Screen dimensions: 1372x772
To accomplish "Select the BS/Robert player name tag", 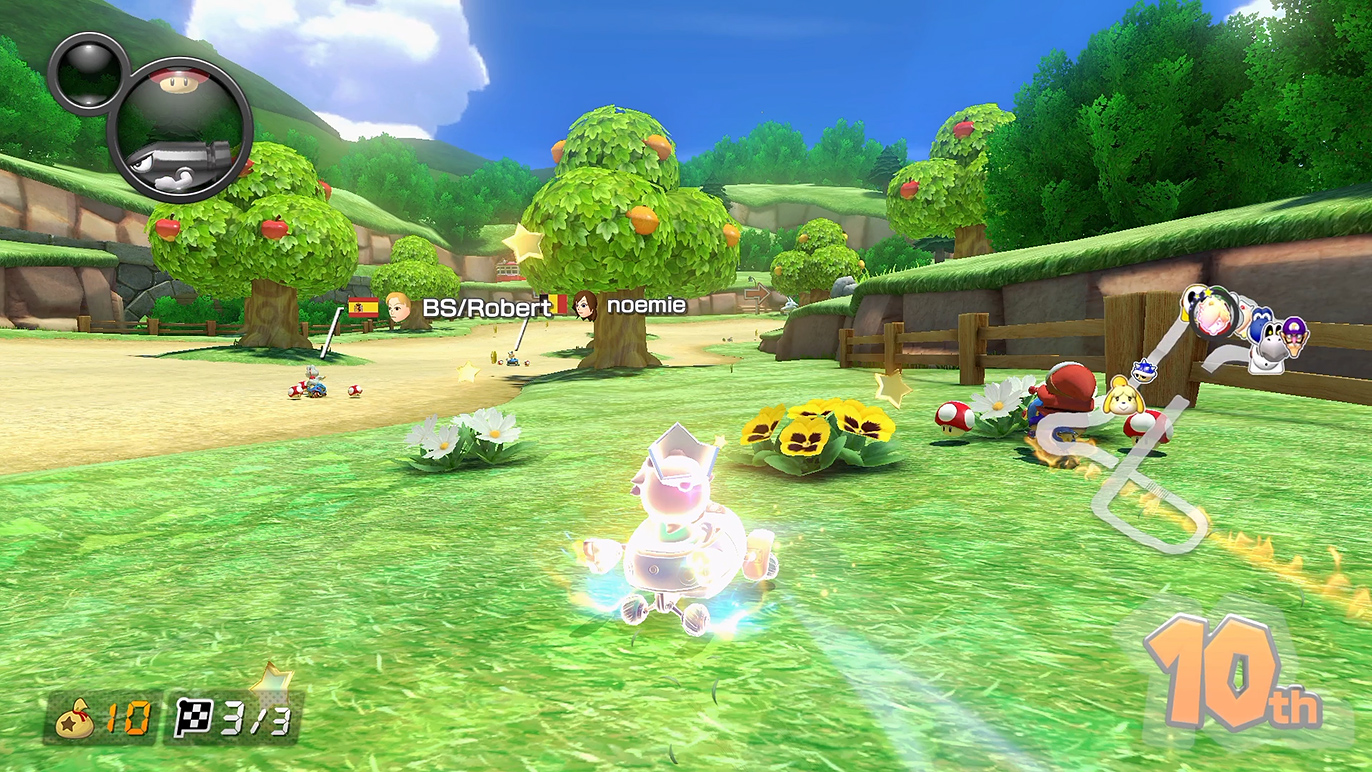I will click(x=486, y=307).
